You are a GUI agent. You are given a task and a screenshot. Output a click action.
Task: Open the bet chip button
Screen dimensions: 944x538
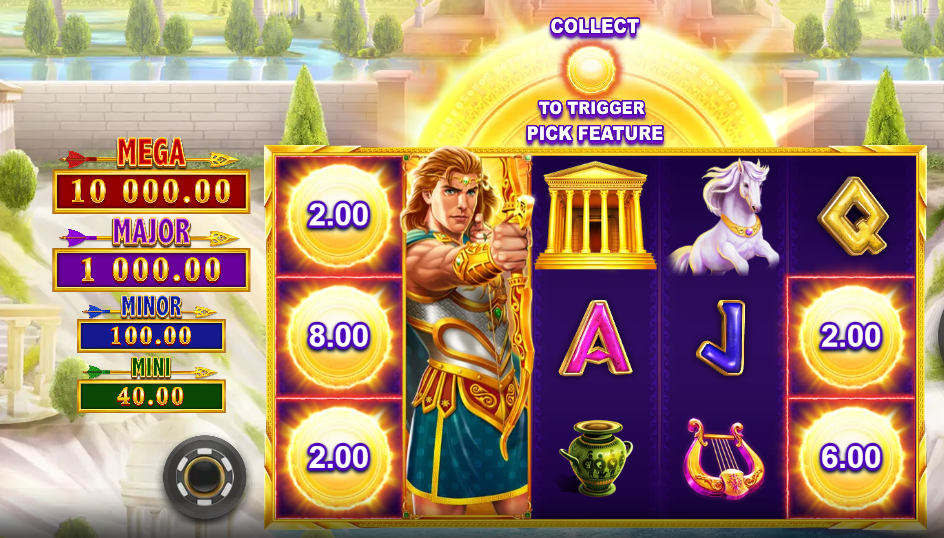coord(204,475)
